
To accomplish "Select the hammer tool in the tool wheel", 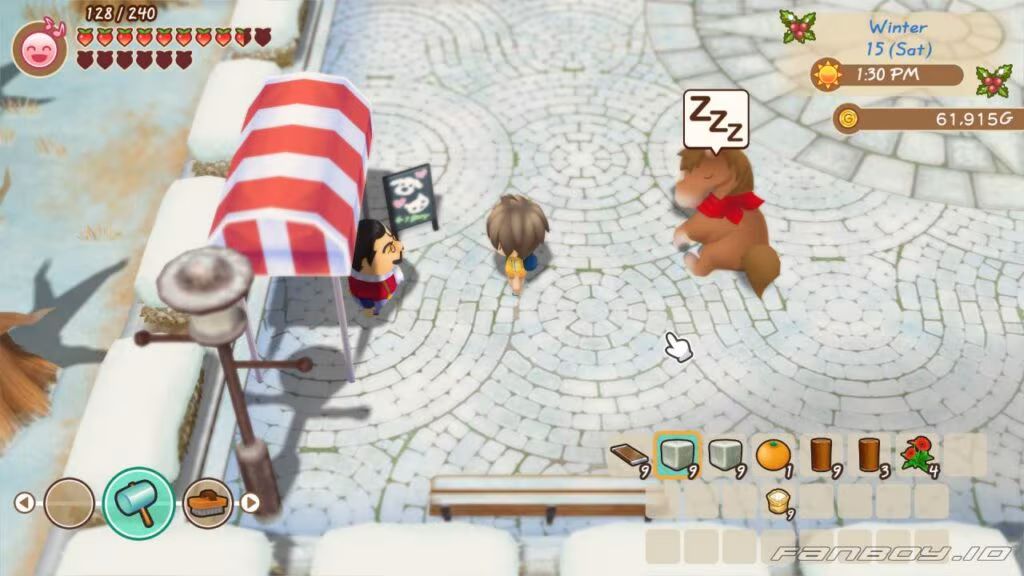I will click(138, 502).
